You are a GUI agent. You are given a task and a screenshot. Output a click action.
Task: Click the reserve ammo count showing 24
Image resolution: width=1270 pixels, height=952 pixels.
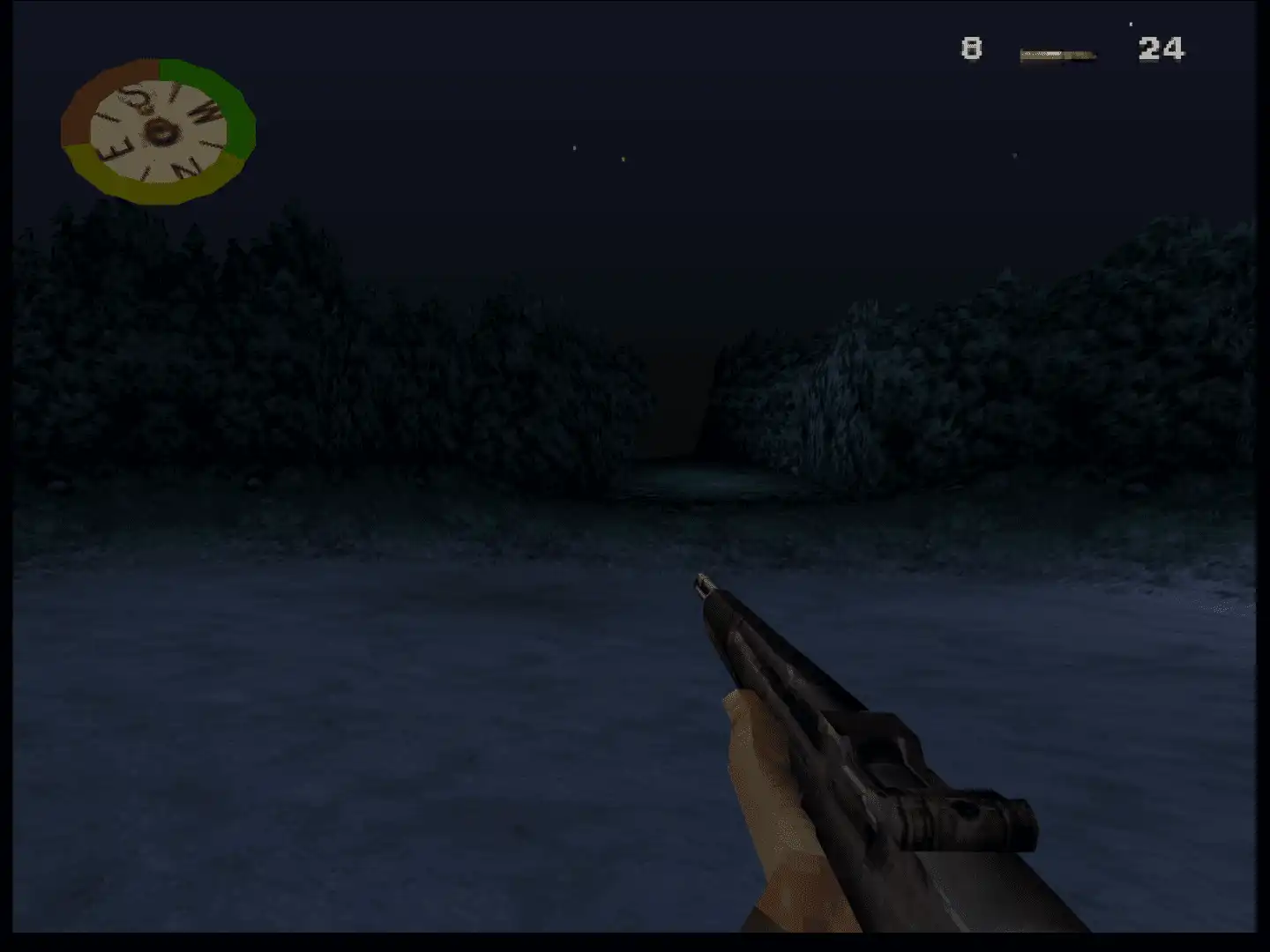tap(1160, 48)
